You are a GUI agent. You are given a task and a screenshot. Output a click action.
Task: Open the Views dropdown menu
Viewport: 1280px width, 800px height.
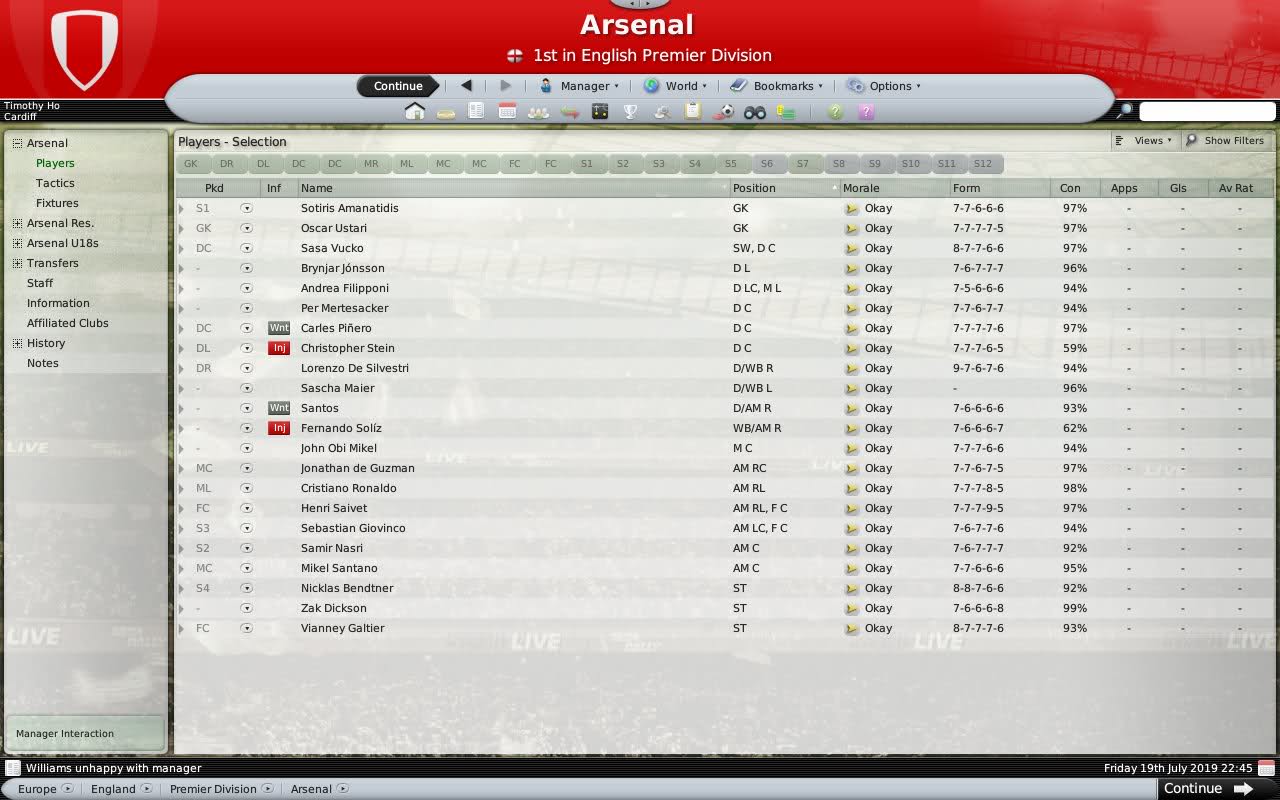point(1145,140)
